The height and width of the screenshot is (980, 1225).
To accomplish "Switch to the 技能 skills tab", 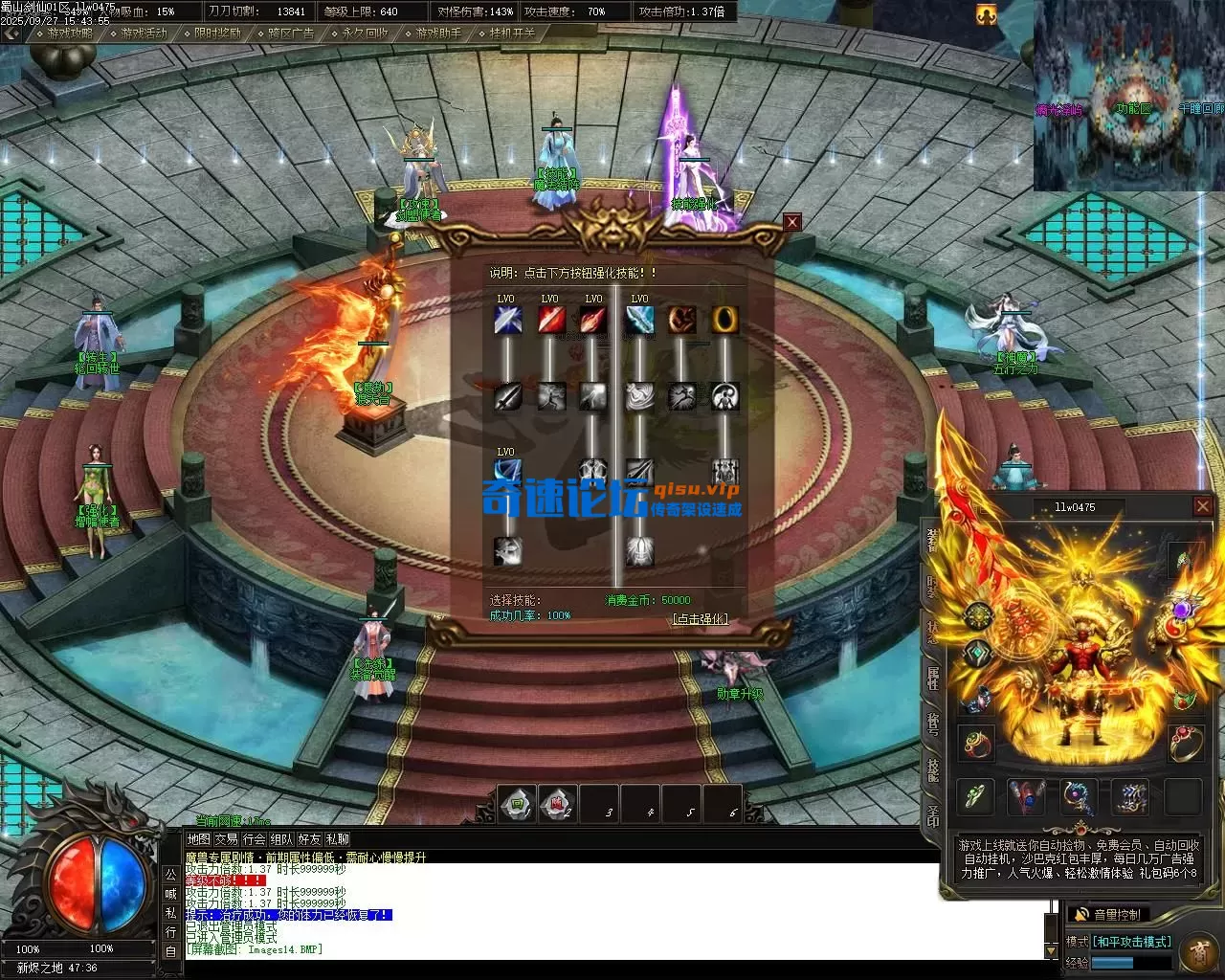I will (x=931, y=769).
